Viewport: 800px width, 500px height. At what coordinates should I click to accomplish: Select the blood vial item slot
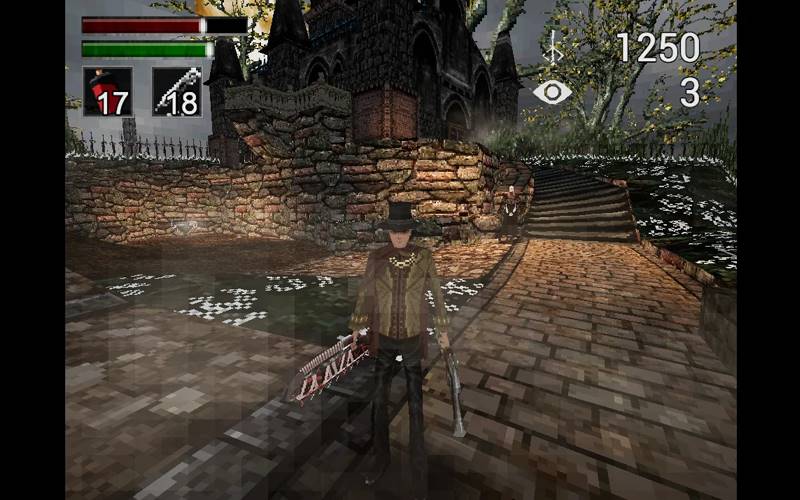click(107, 92)
